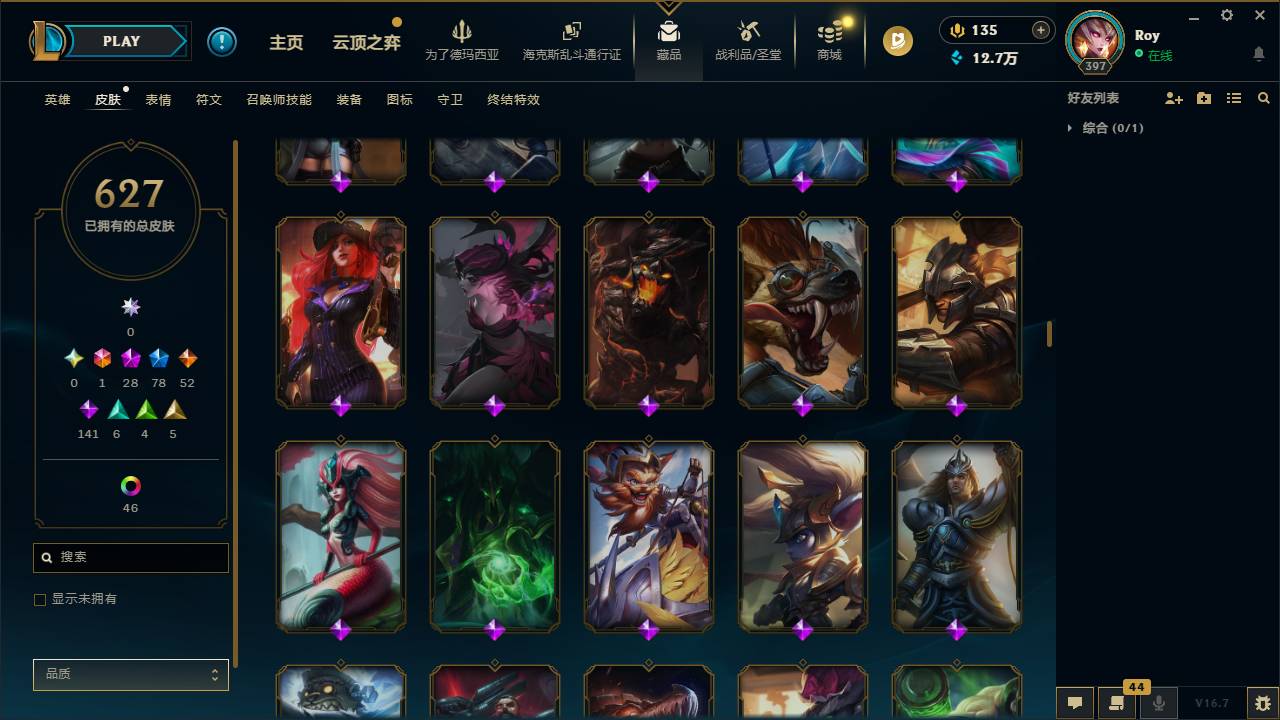Open the message inbox showing 44 notifications

click(x=1117, y=703)
